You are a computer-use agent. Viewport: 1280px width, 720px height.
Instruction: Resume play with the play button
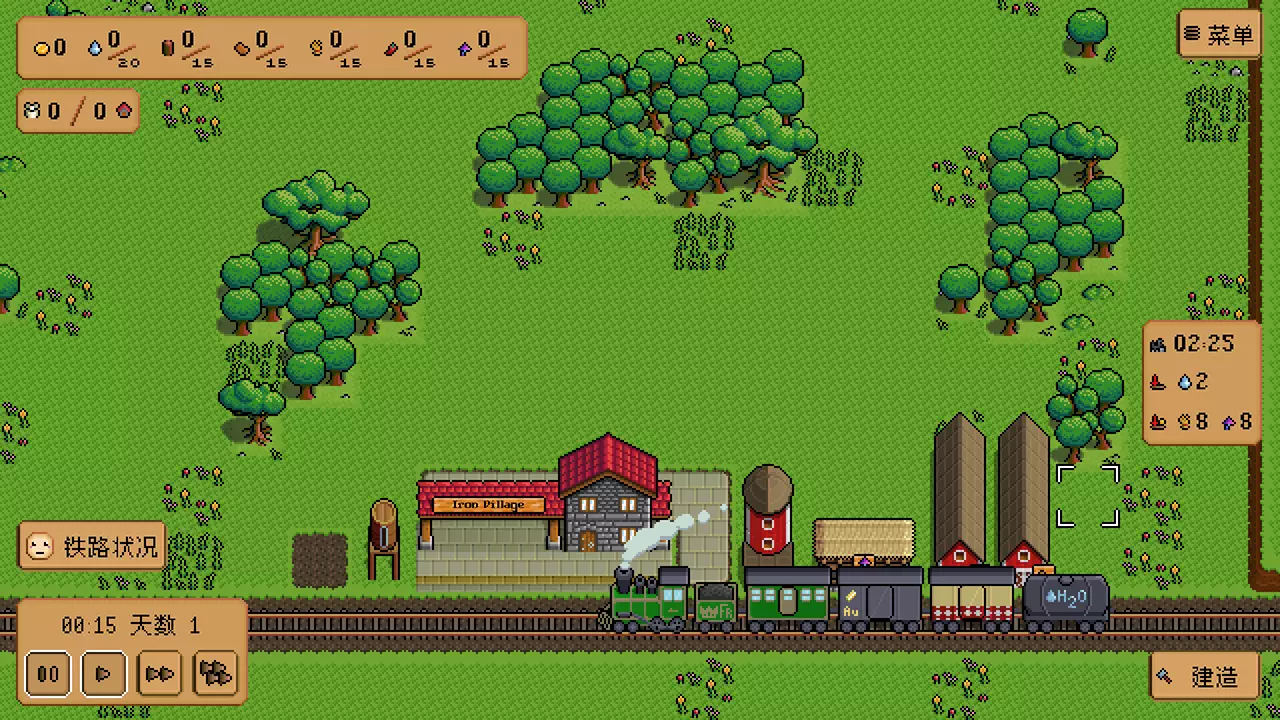103,674
